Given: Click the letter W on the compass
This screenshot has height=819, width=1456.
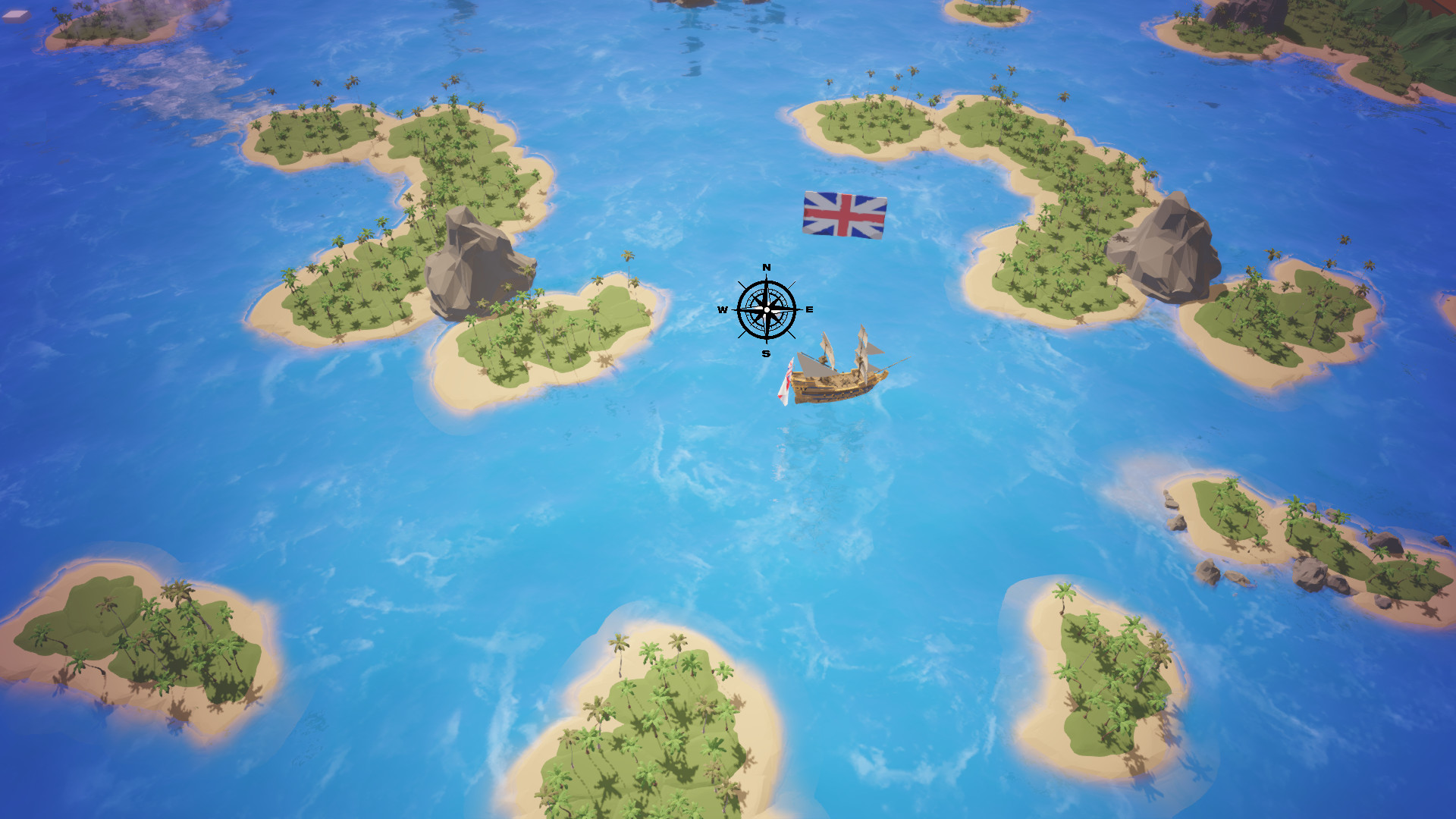Looking at the screenshot, I should (x=723, y=309).
